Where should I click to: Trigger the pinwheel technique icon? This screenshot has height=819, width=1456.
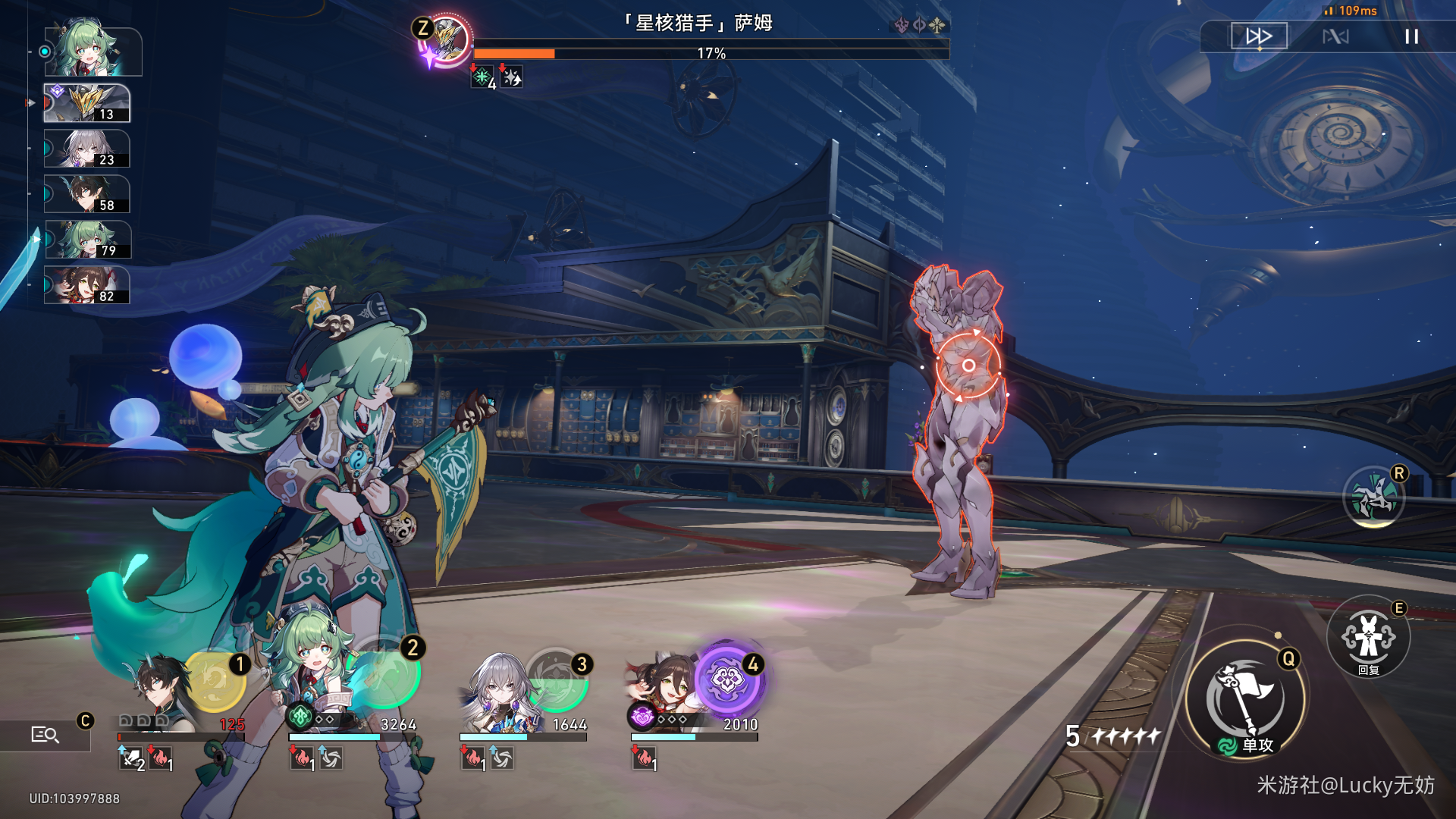pyautogui.click(x=1373, y=498)
